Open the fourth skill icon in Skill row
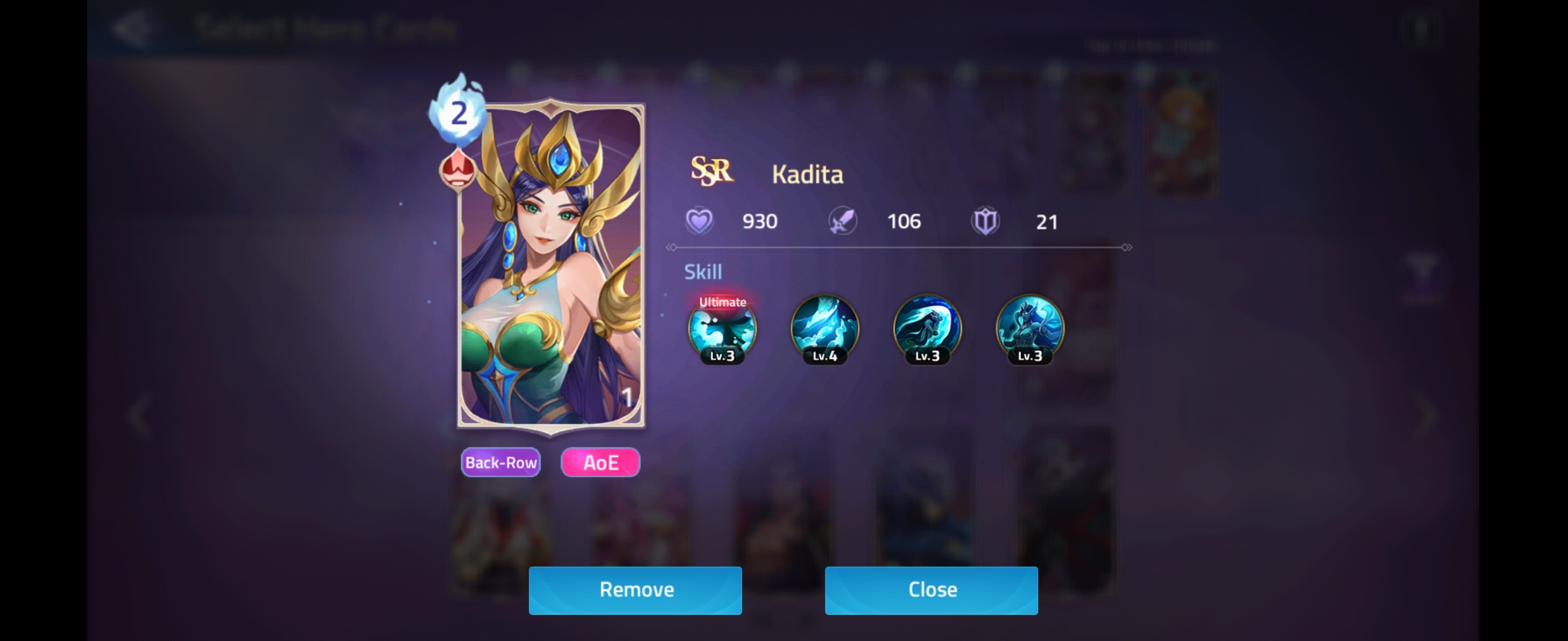The image size is (1568, 641). coord(1030,331)
